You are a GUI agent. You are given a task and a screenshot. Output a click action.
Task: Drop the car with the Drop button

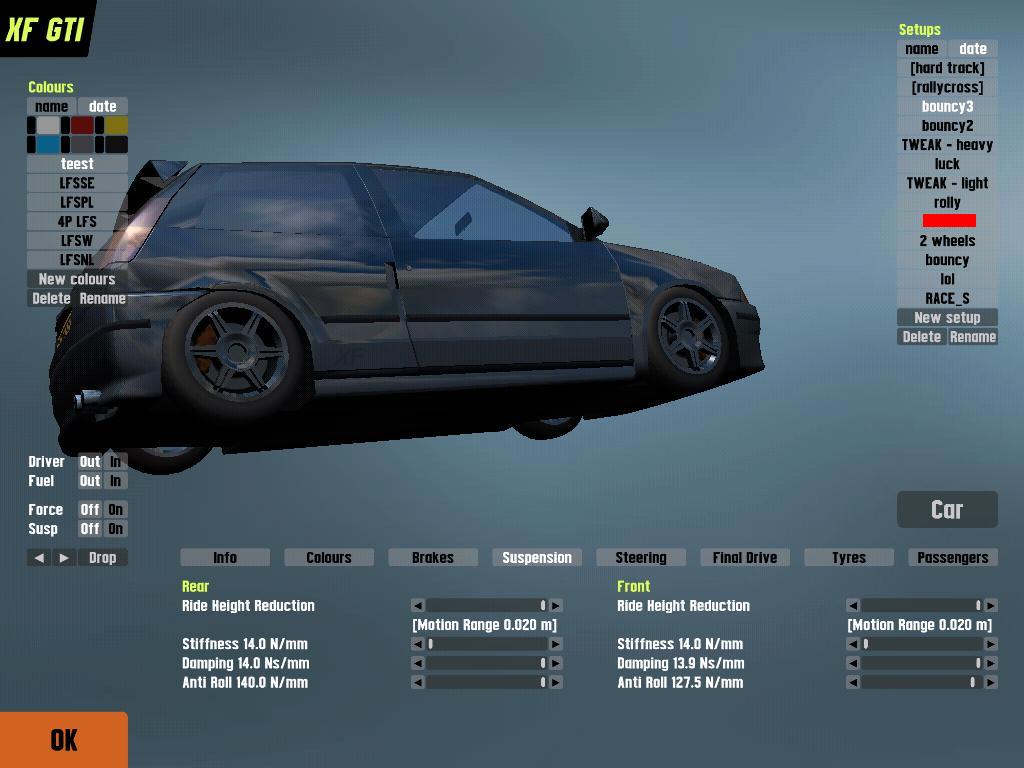tap(102, 558)
